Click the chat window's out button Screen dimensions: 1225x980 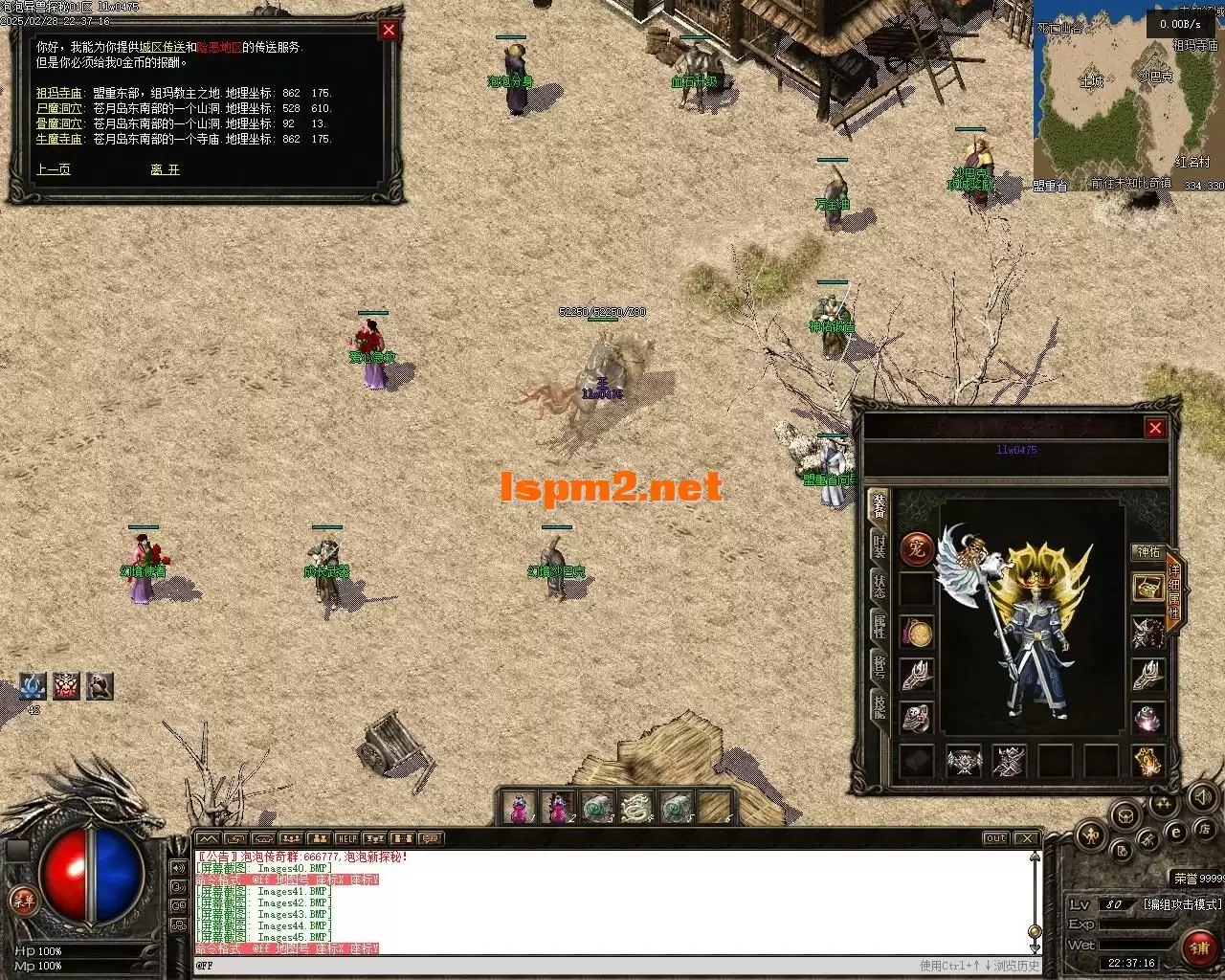(995, 839)
